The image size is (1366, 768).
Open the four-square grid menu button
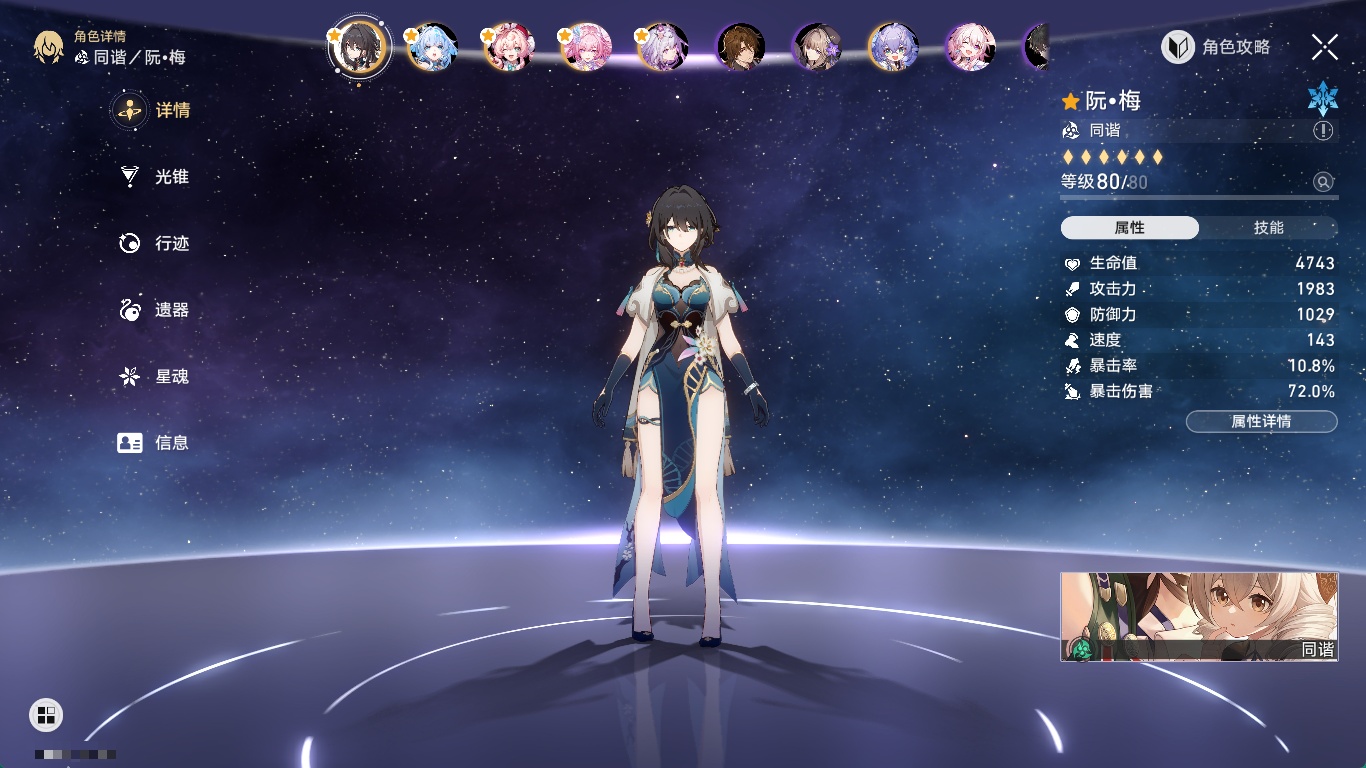(x=46, y=714)
